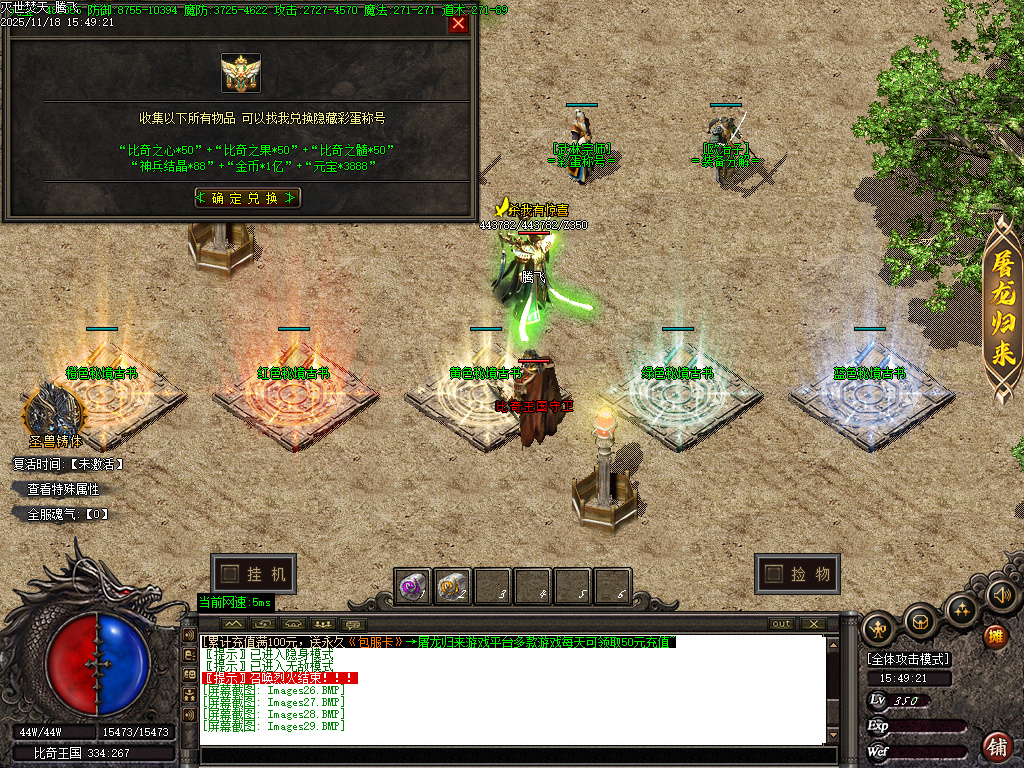View special attributes via 查看特殊属性
The width and height of the screenshot is (1024, 768).
pos(63,489)
